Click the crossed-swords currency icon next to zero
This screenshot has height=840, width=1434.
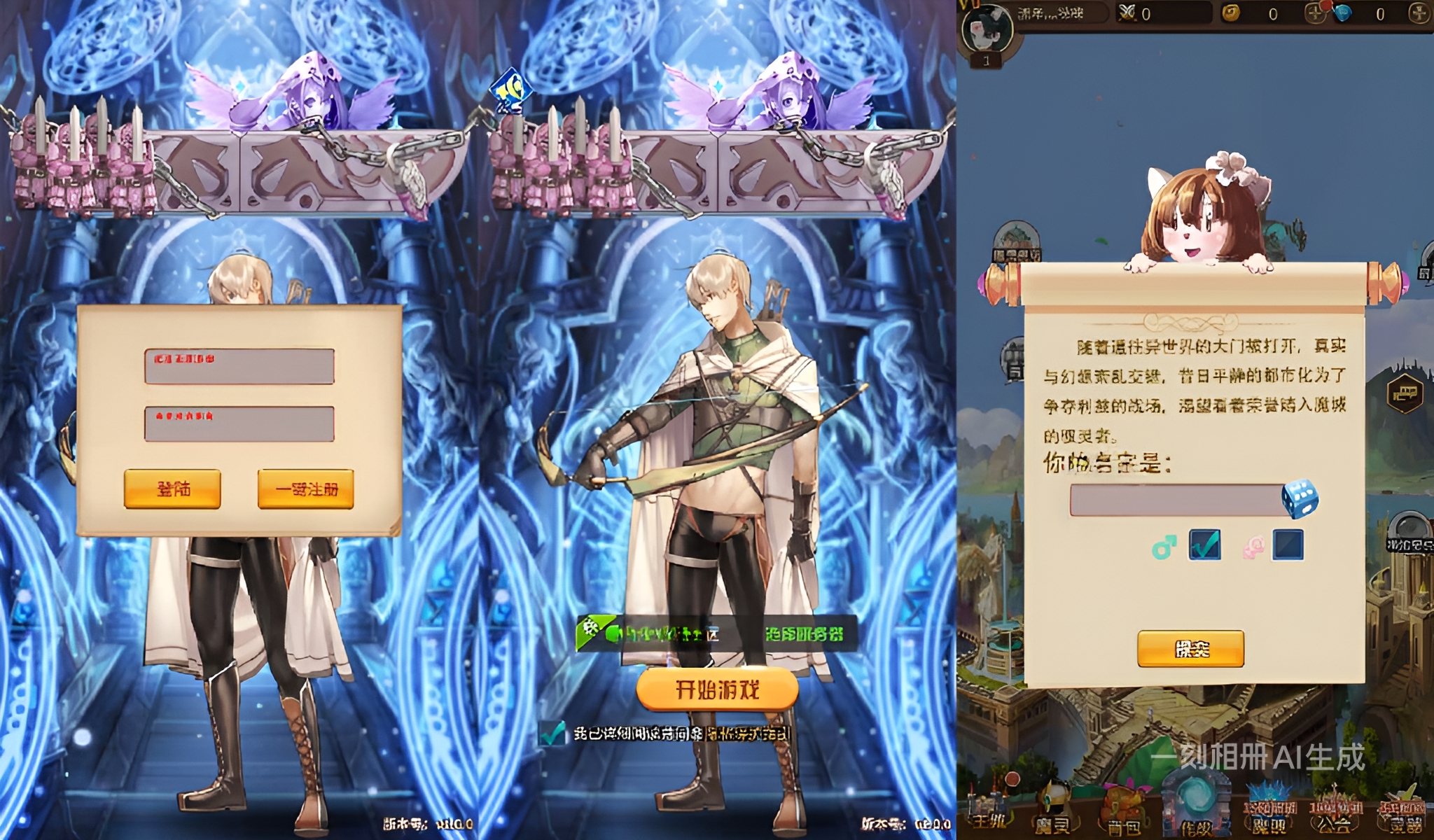pos(1126,13)
